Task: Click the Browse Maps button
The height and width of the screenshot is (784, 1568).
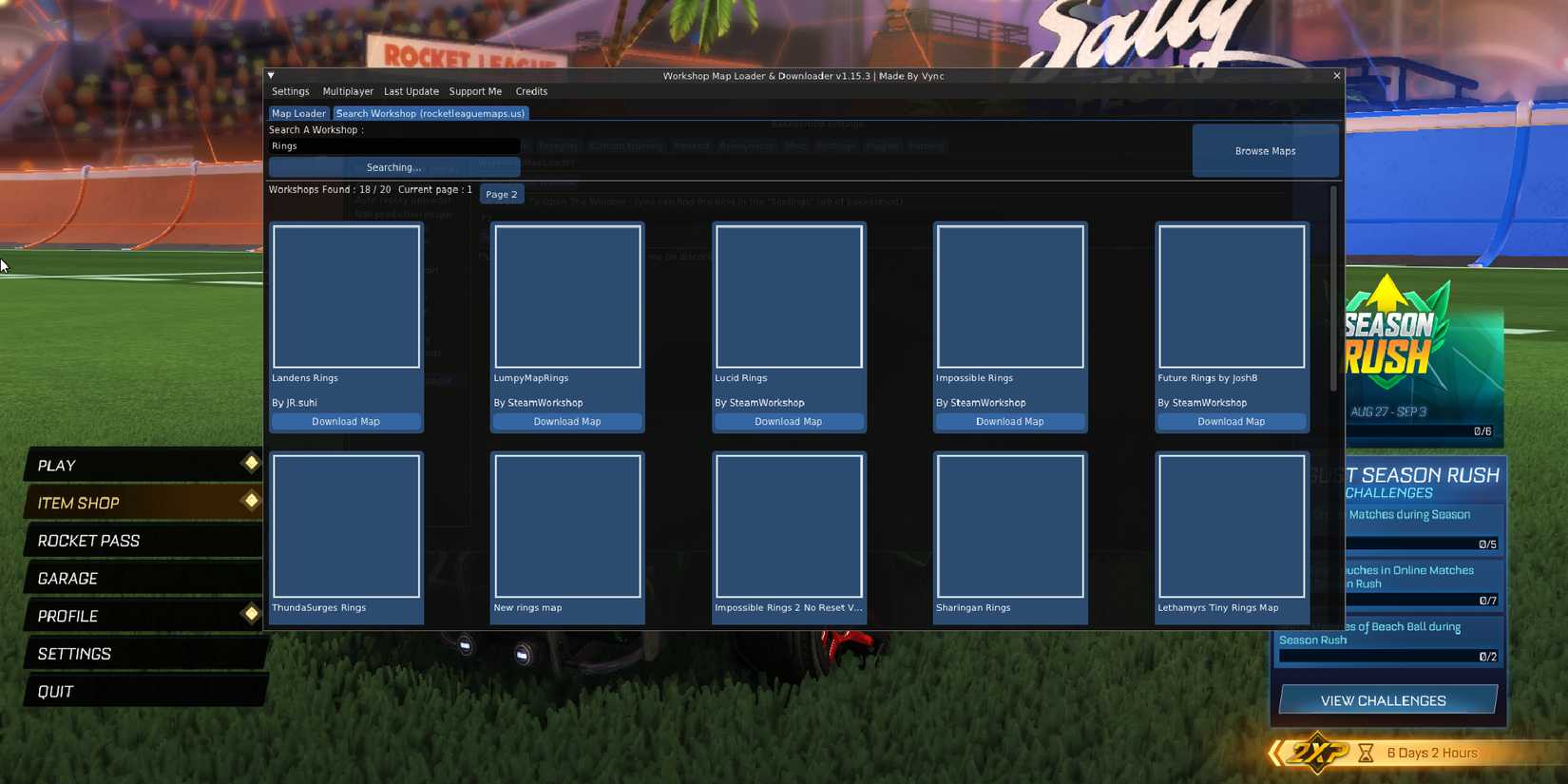Action: click(x=1265, y=150)
